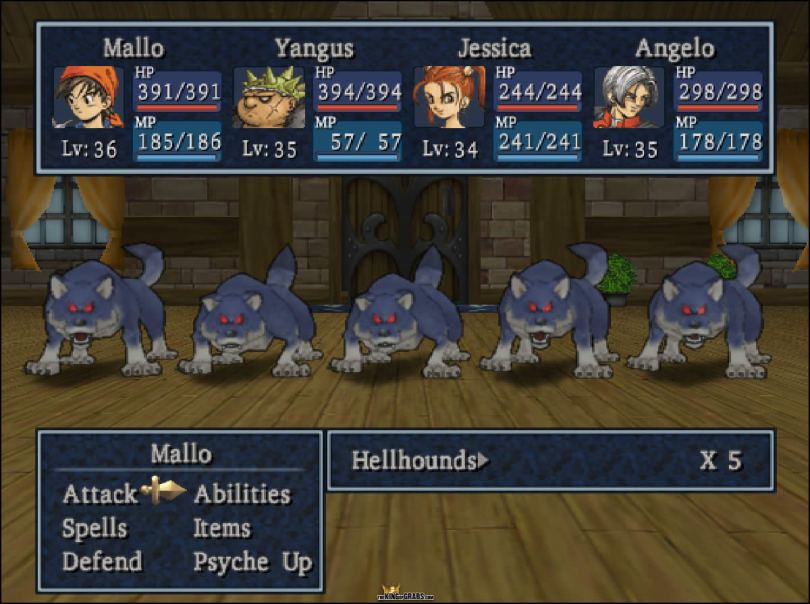
Task: Target the Hellhounds enemy group entry
Action: coord(414,461)
